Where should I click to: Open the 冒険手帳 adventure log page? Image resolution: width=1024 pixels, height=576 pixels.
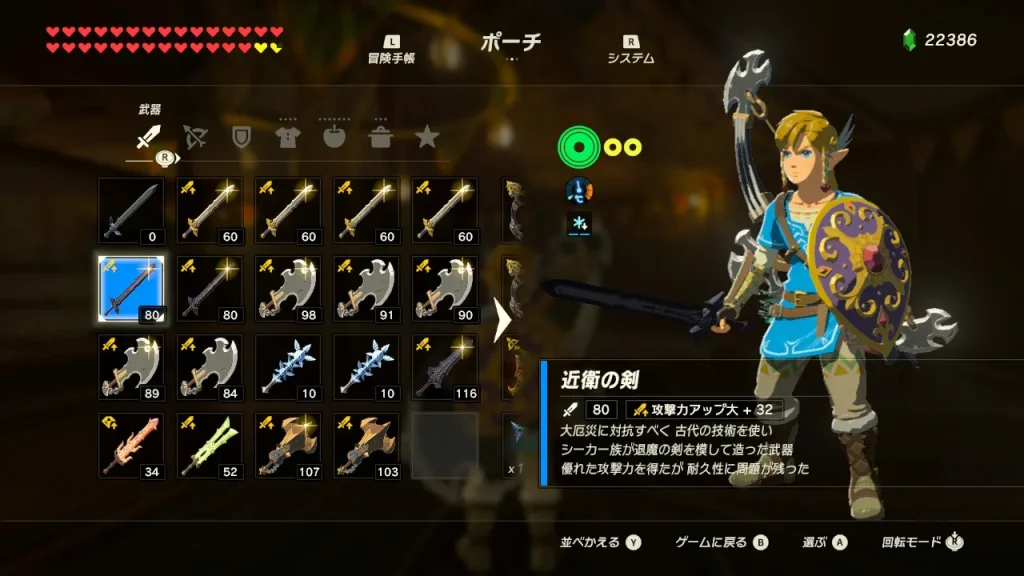pos(391,50)
